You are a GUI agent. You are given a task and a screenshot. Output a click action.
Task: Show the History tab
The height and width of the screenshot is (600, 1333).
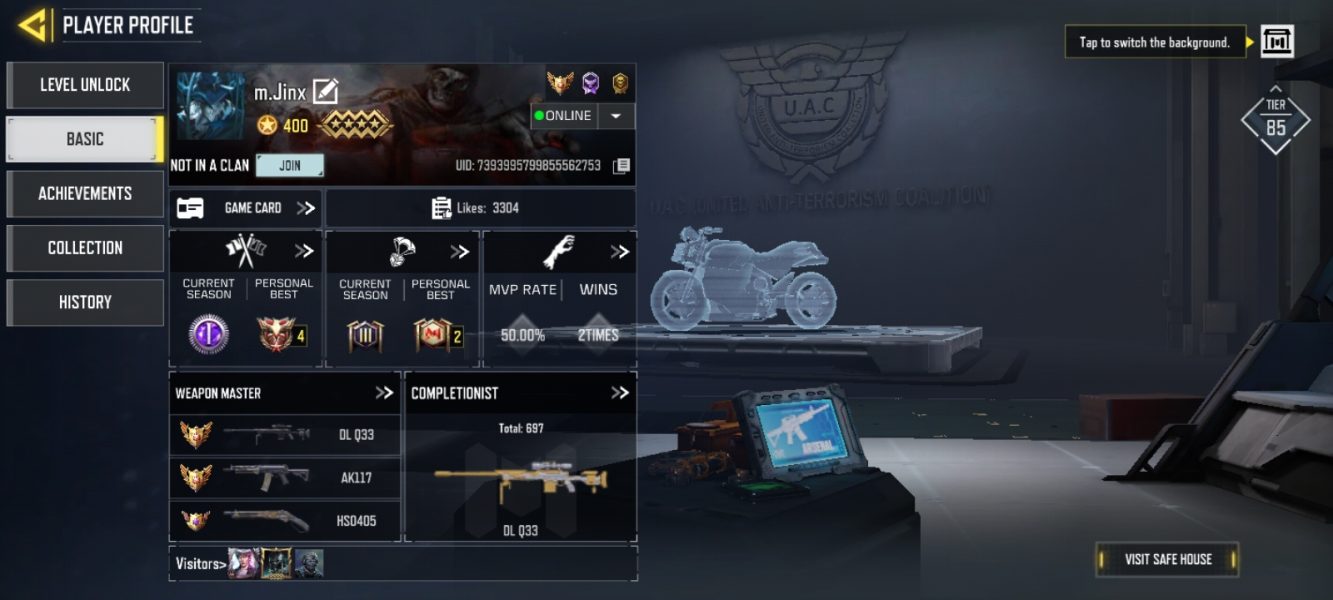[85, 302]
